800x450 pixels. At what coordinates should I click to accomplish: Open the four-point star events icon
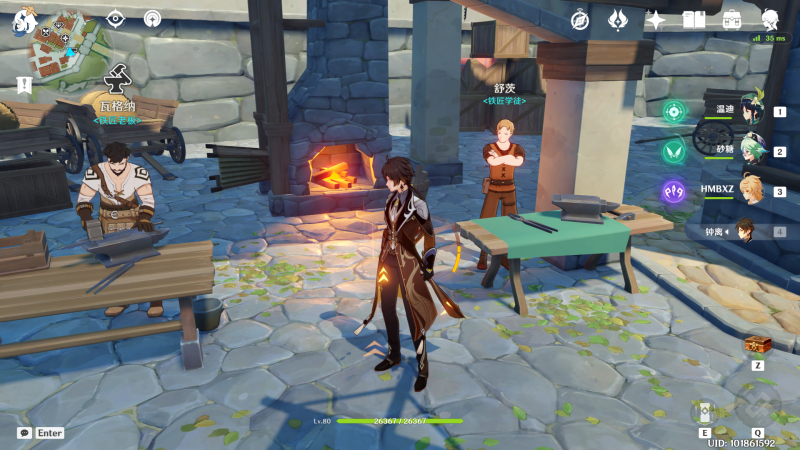(656, 20)
